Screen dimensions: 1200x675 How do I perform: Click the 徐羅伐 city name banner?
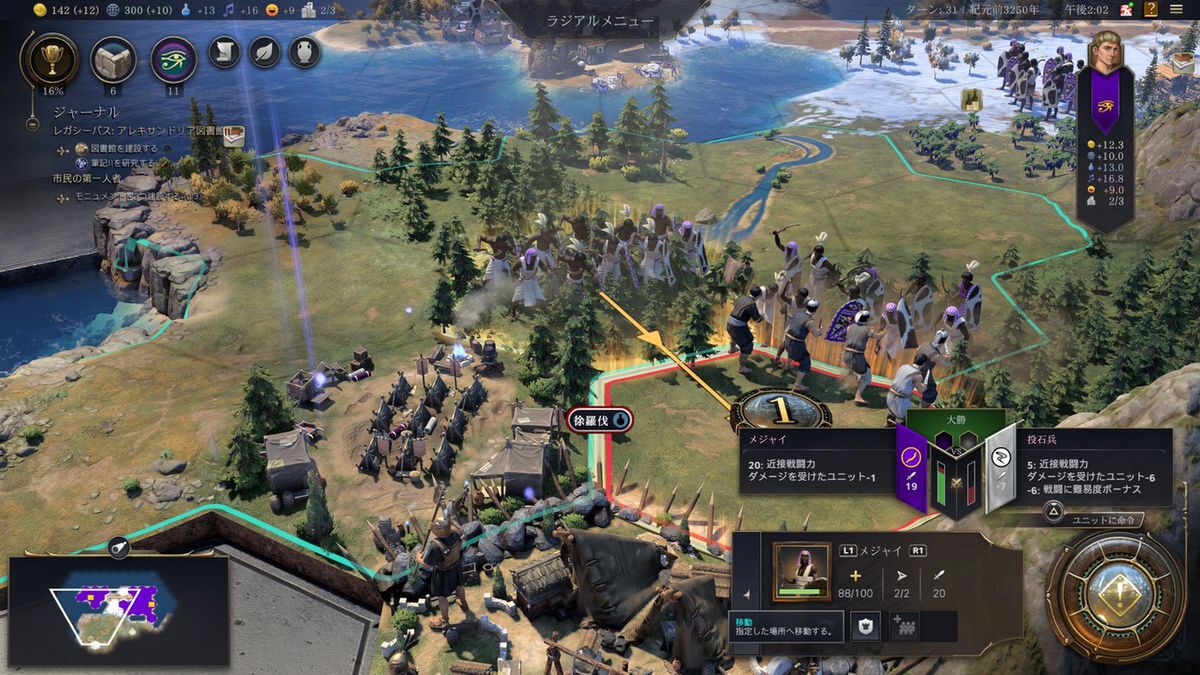(x=600, y=421)
